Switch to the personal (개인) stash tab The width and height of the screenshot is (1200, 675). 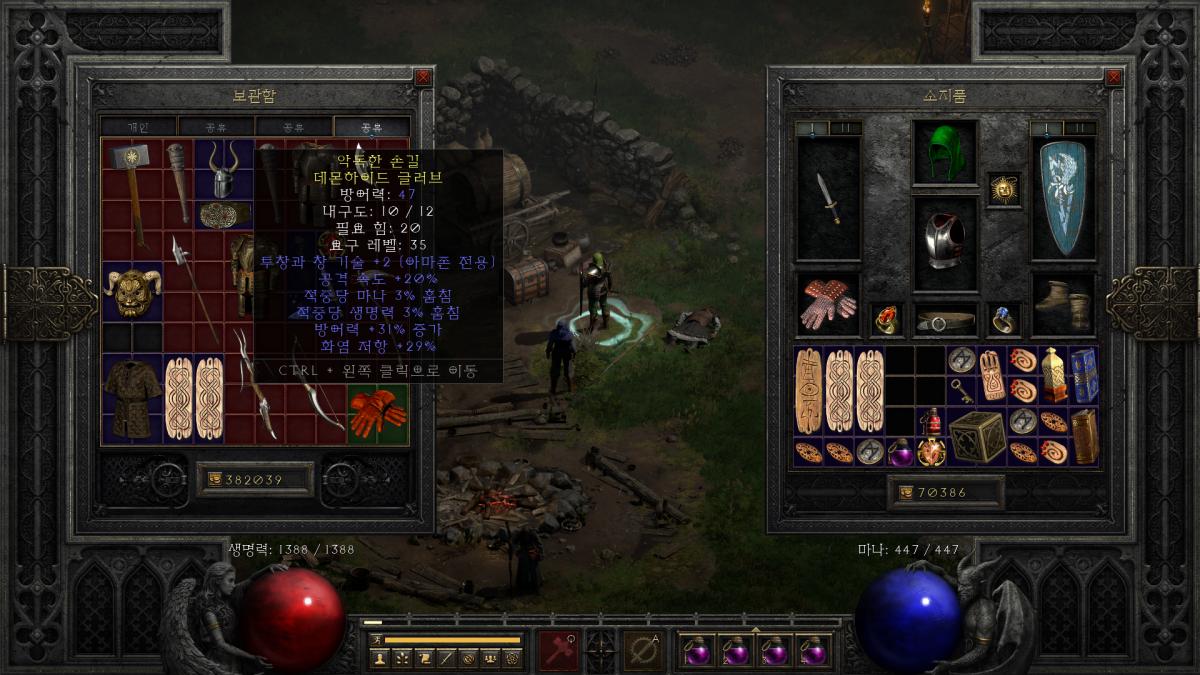coord(138,128)
